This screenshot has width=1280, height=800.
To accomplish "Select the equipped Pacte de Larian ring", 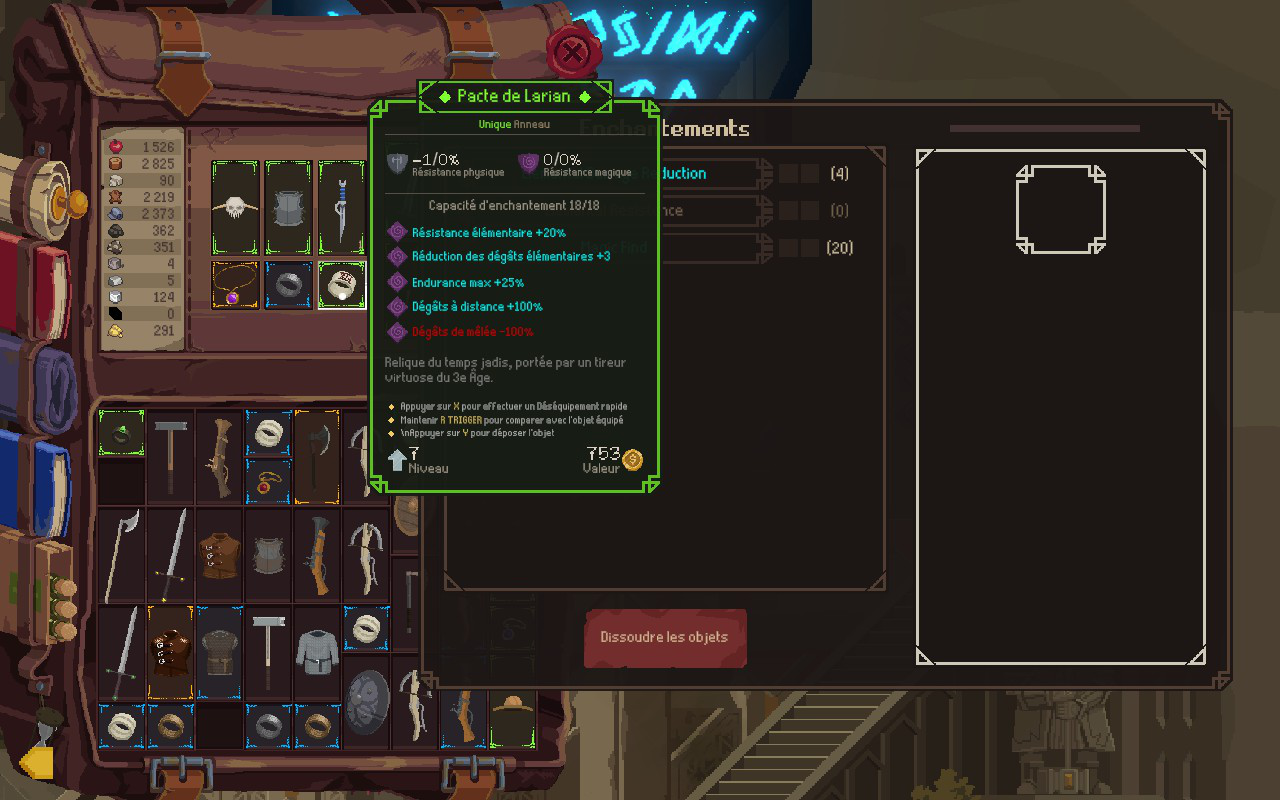I will point(342,286).
